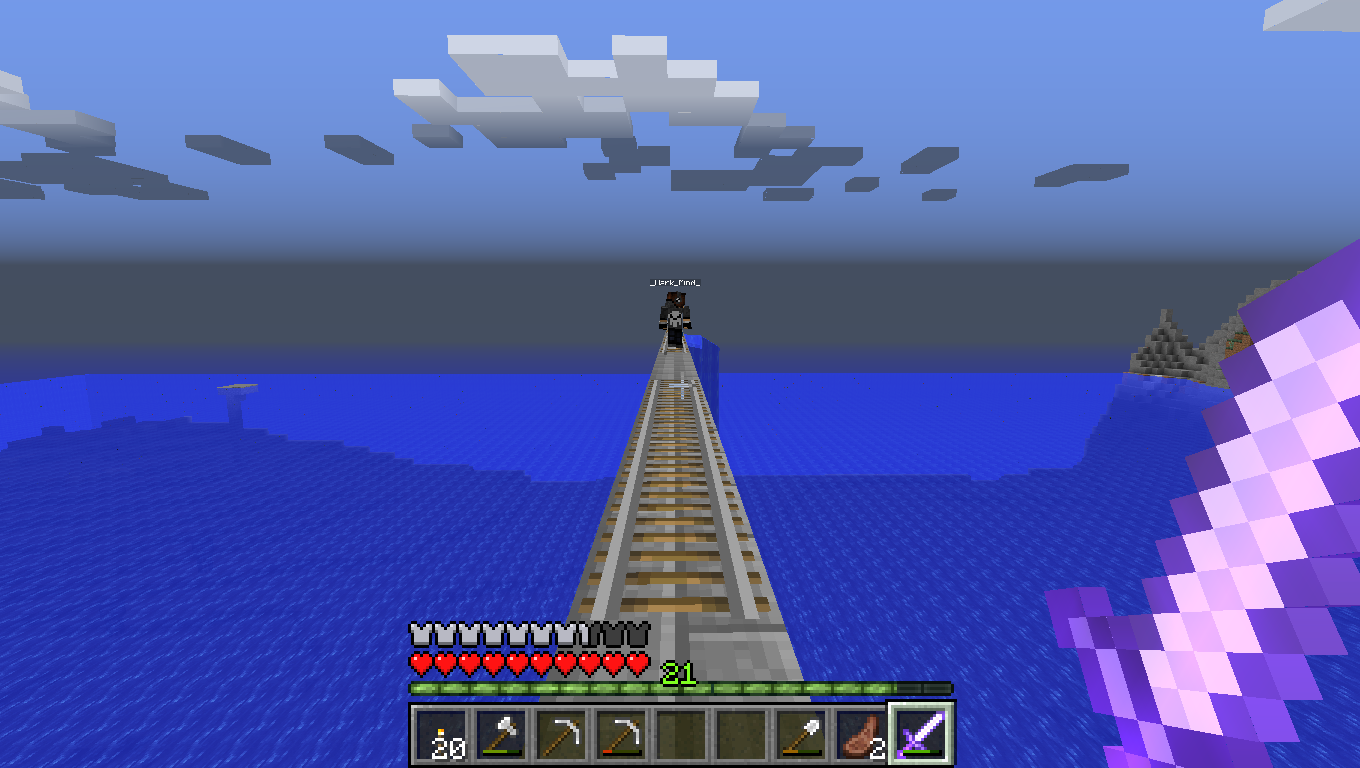Select the pickaxe with red durability bar
The image size is (1360, 768).
[x=621, y=736]
